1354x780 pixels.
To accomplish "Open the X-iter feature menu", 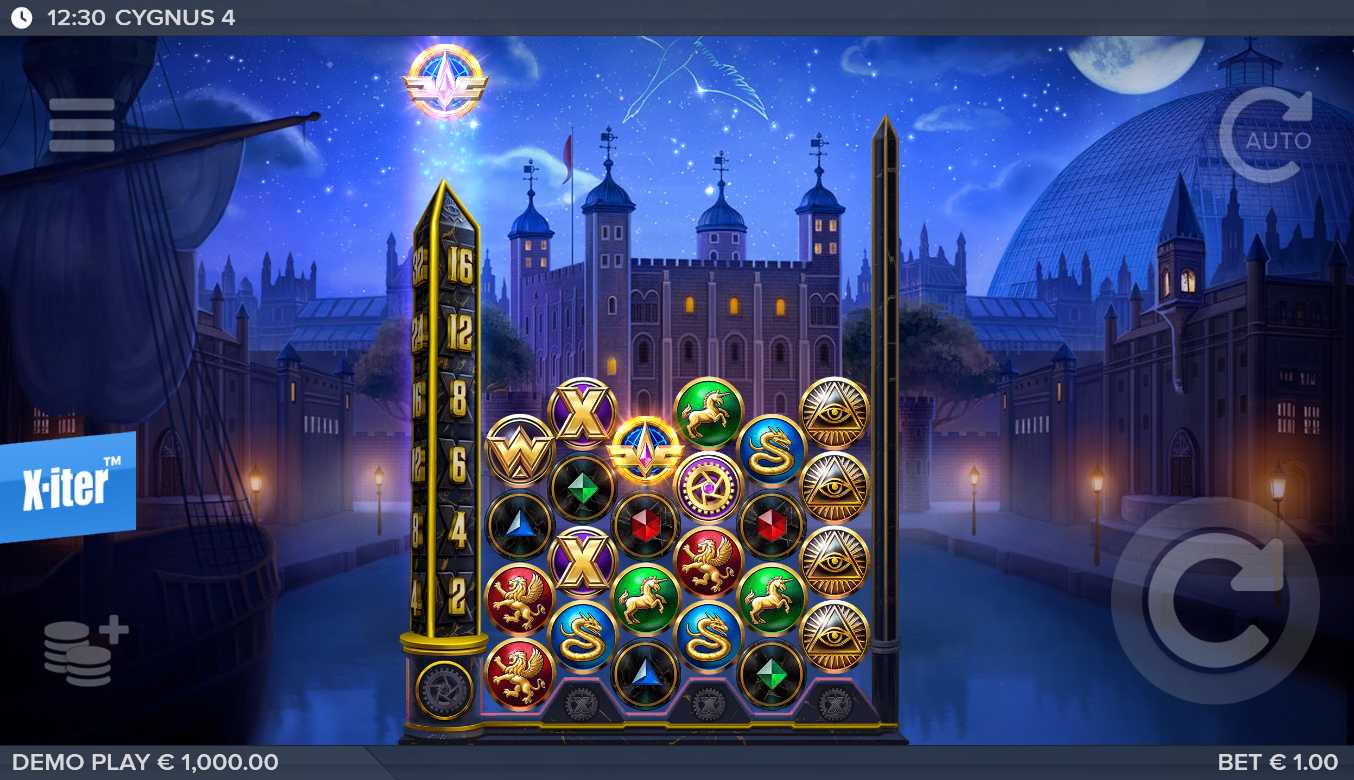I will [67, 487].
